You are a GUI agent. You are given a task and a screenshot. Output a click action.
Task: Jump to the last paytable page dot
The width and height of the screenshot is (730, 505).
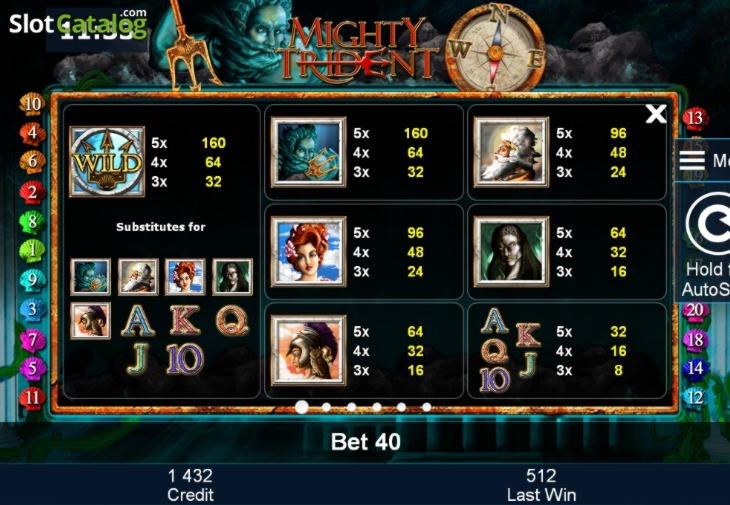tap(427, 407)
